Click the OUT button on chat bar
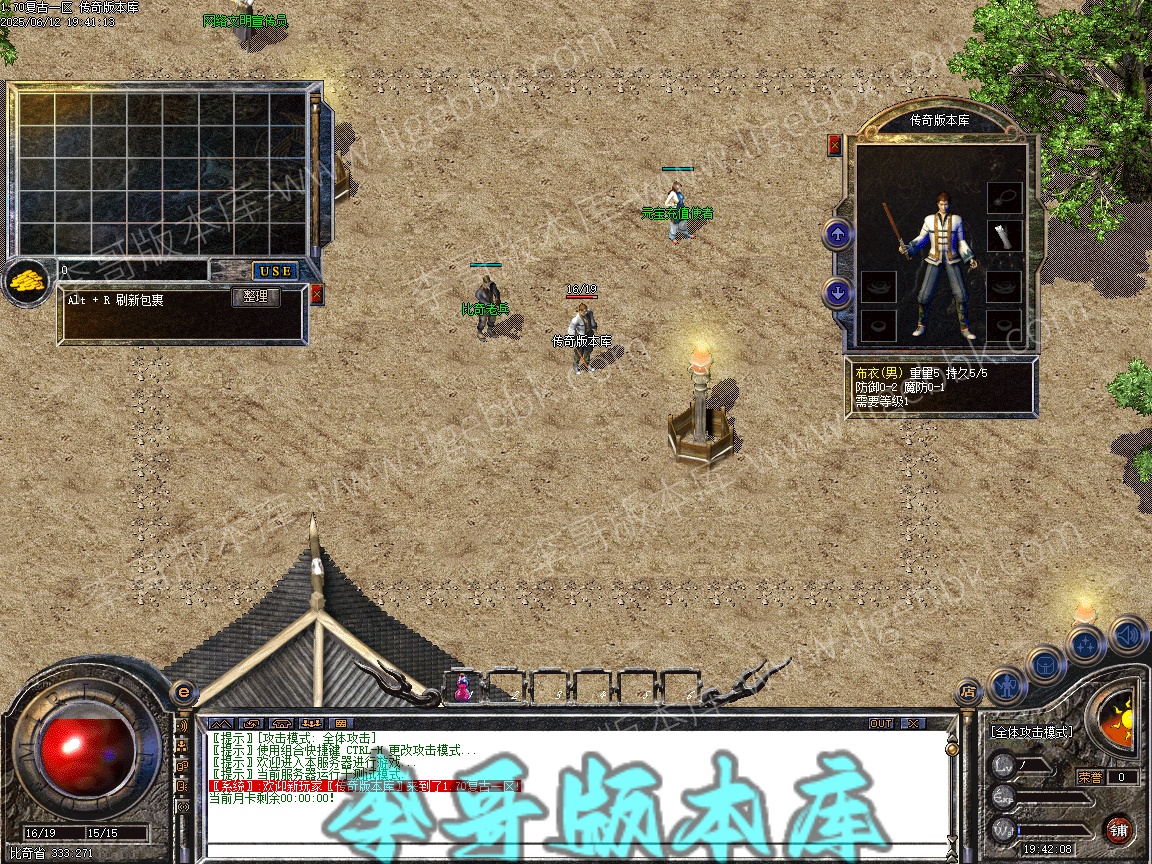The height and width of the screenshot is (864, 1152). pos(880,723)
